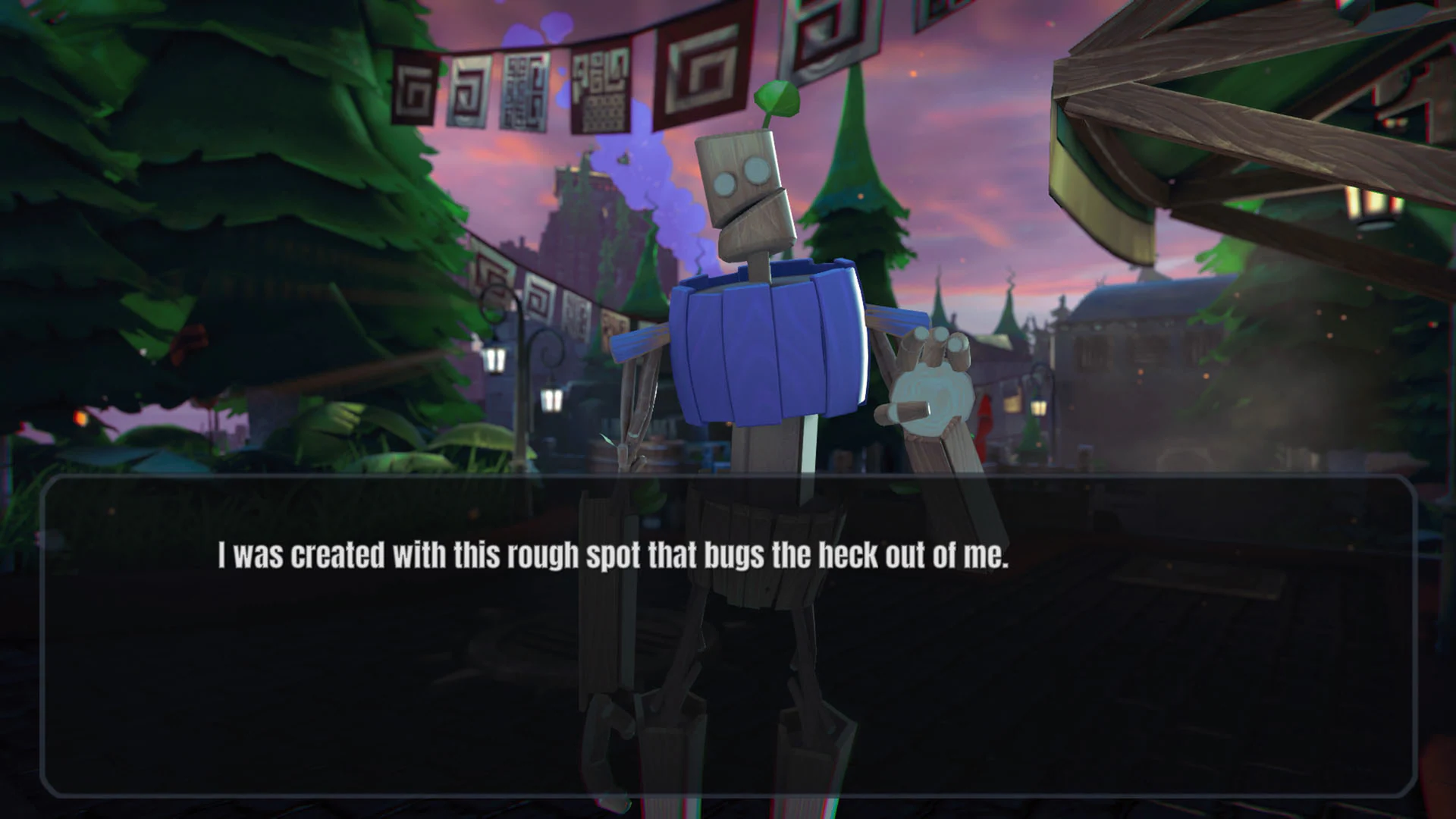Select the tall pine tree on the left
1456x819 pixels.
[190, 190]
